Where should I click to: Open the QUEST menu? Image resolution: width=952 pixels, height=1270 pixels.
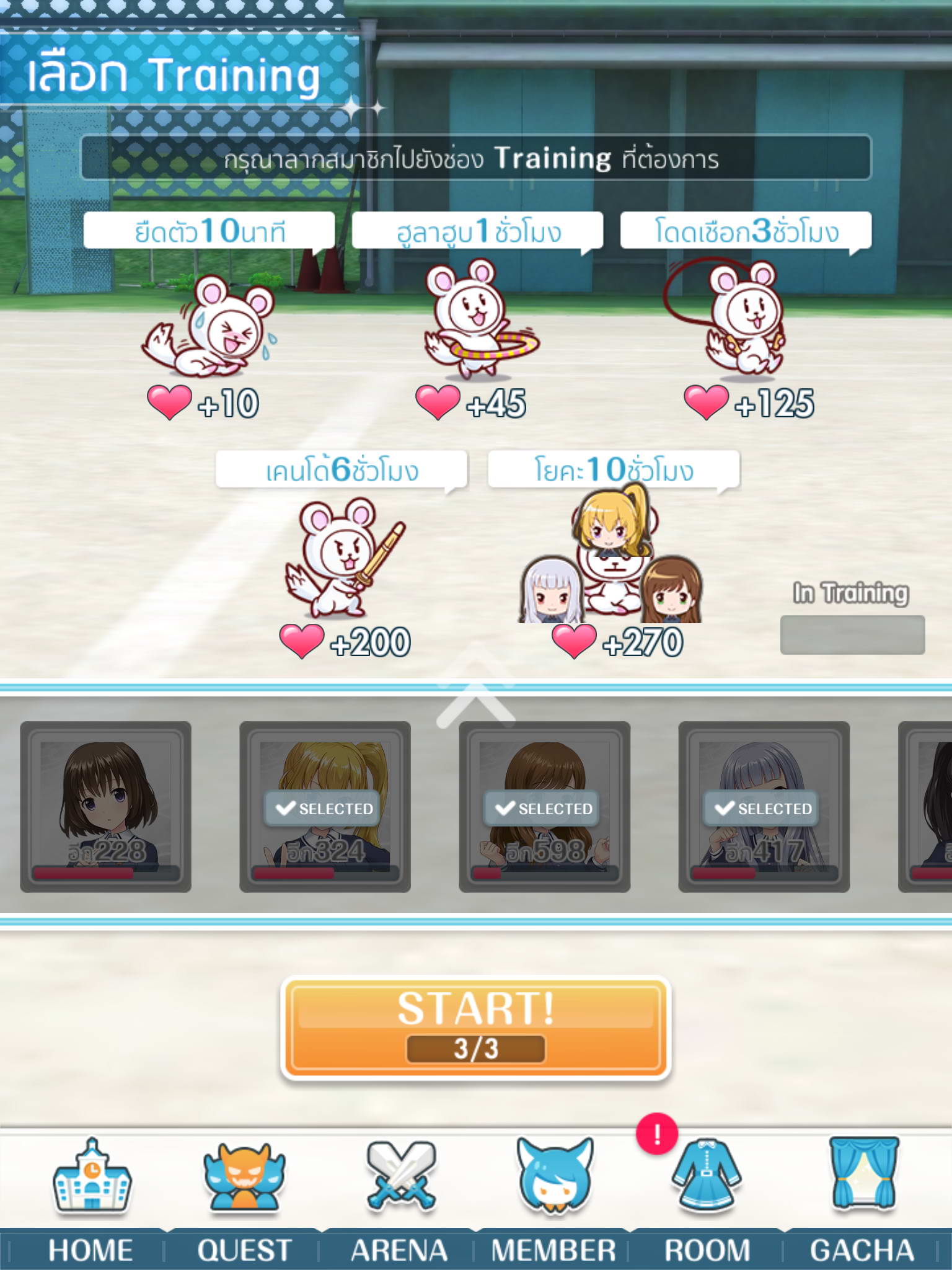pyautogui.click(x=244, y=1200)
